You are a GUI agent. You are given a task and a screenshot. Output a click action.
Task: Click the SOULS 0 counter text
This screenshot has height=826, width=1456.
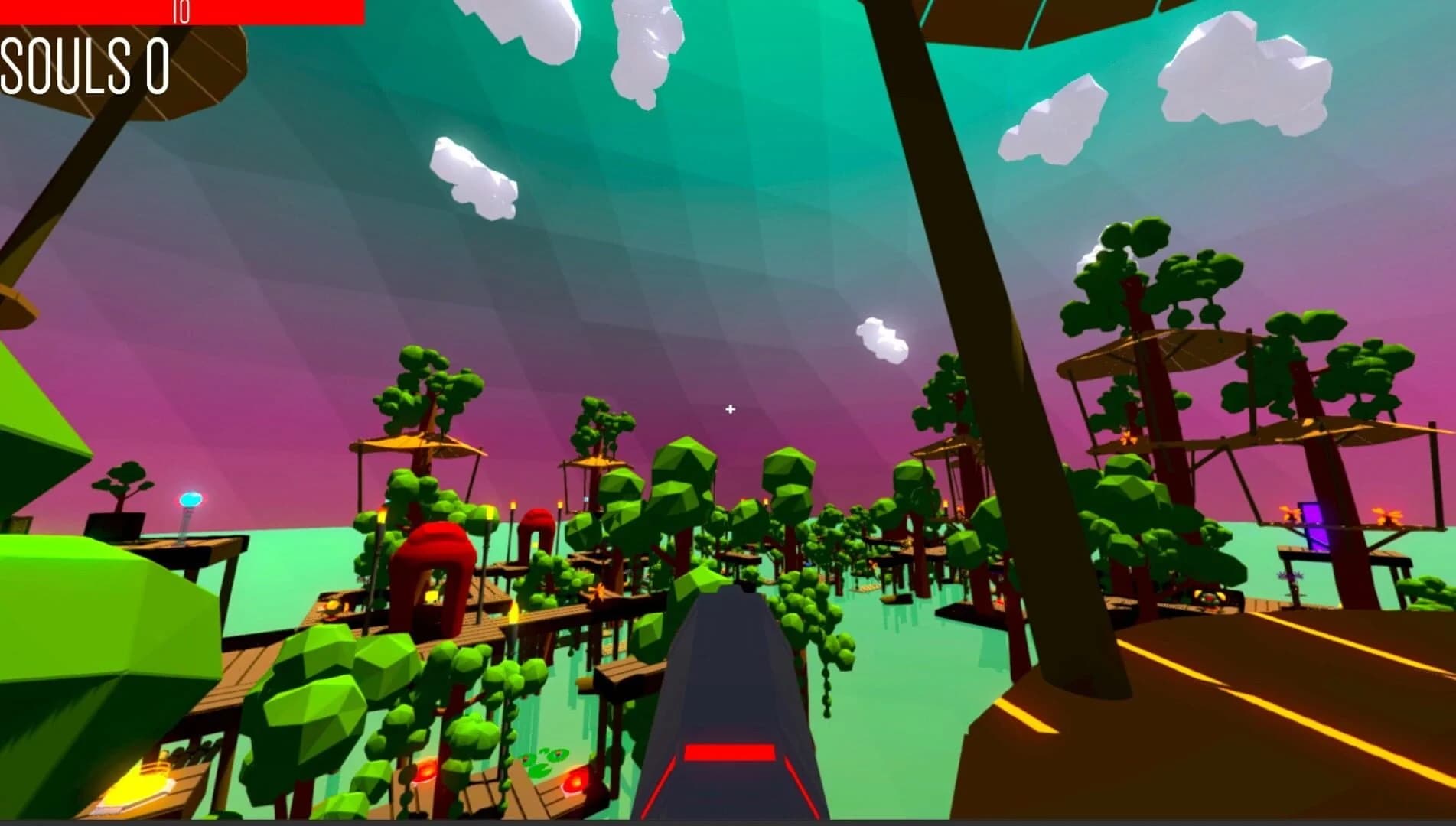pyautogui.click(x=84, y=69)
